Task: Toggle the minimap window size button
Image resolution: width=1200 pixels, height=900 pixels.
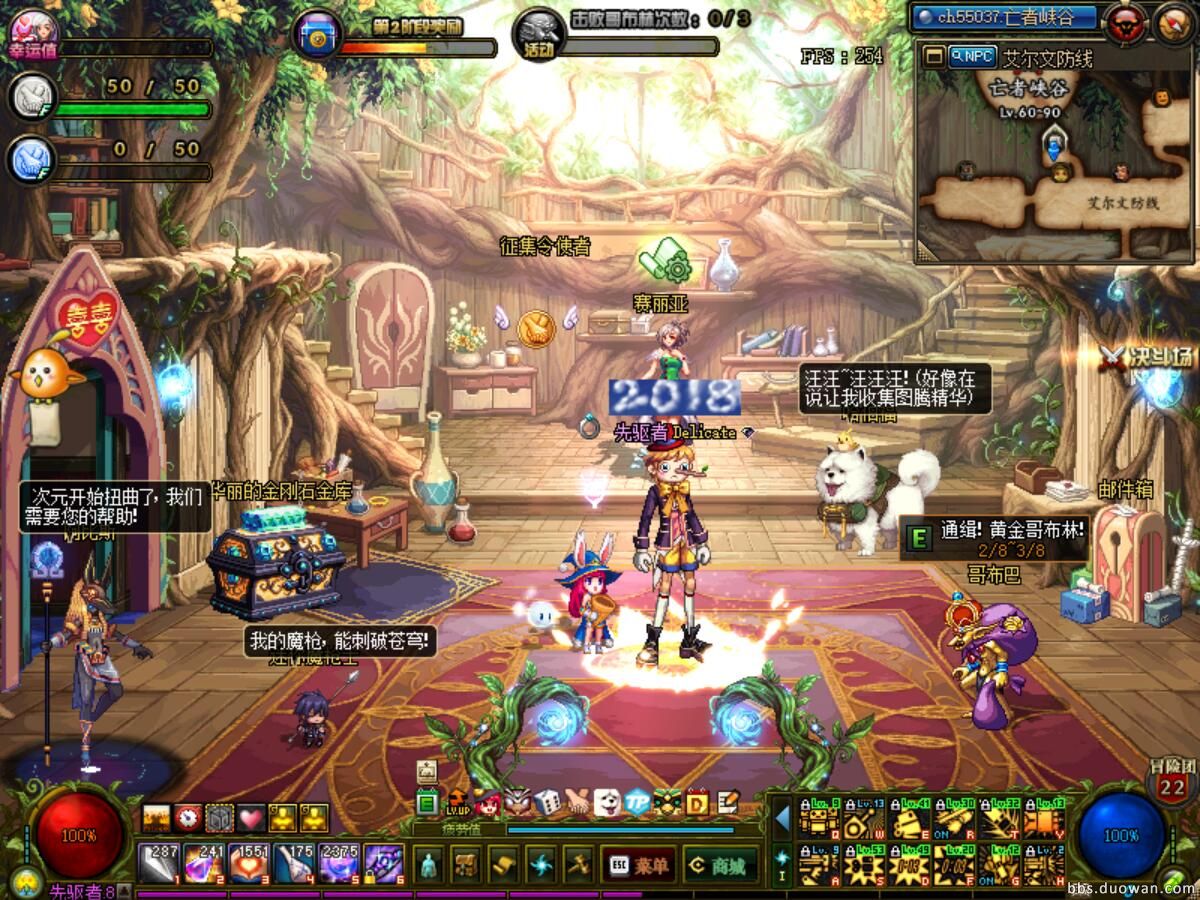Action: (934, 57)
